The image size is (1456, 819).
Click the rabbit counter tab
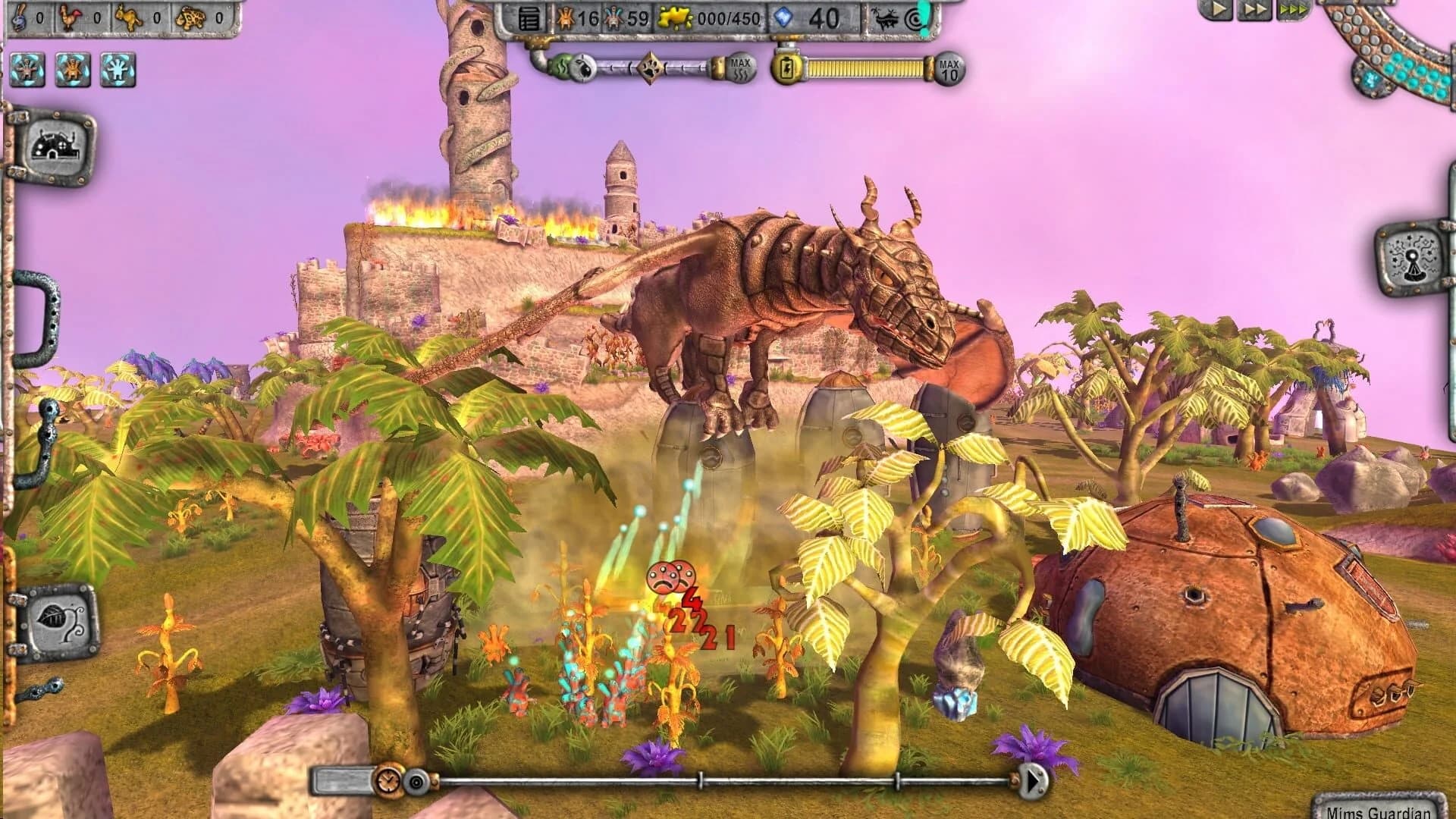point(19,17)
